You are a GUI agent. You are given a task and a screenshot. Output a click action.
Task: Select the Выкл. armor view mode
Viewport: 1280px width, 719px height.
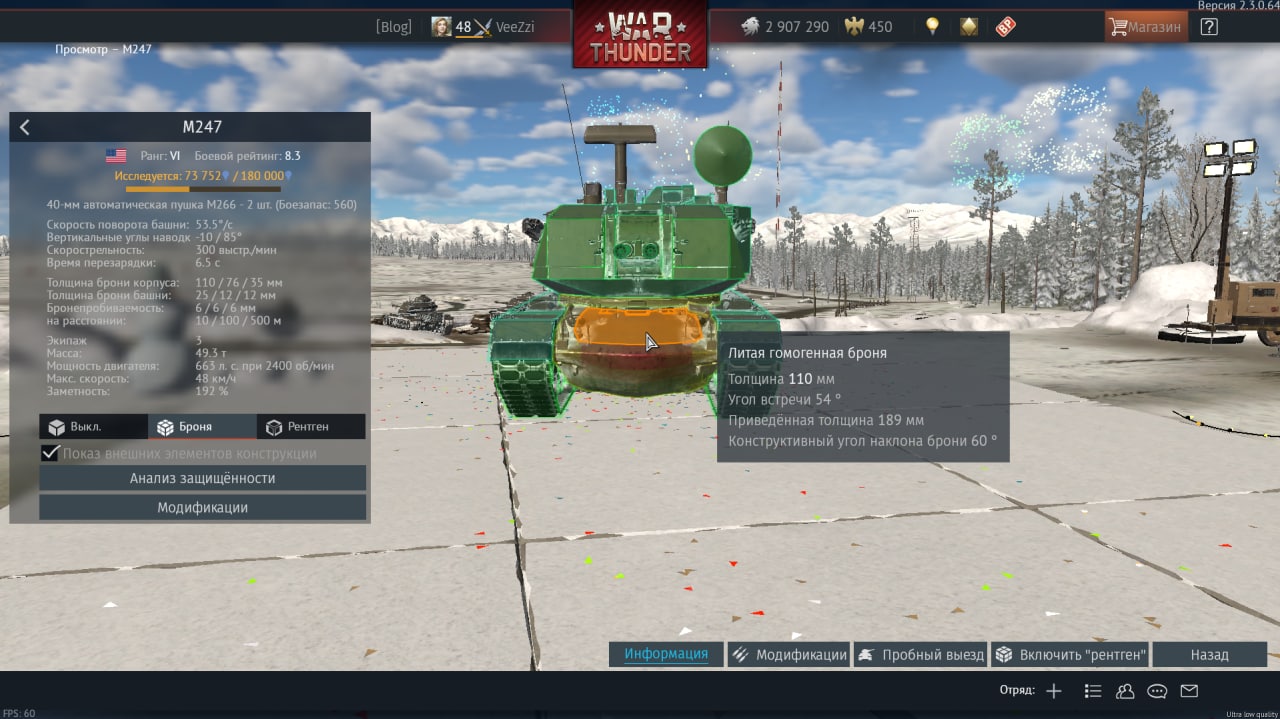point(93,427)
